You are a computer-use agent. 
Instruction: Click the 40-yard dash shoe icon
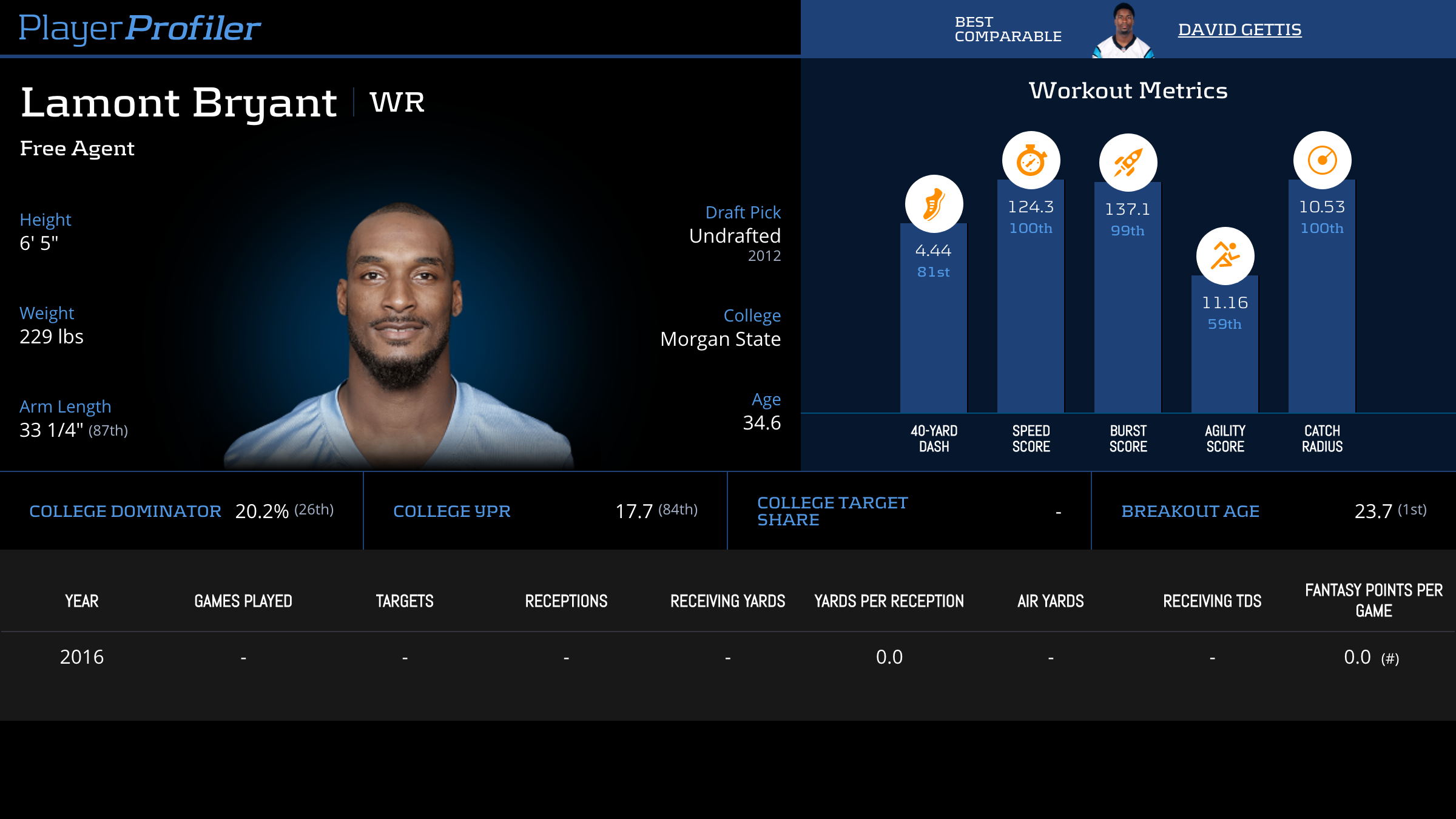(x=934, y=204)
